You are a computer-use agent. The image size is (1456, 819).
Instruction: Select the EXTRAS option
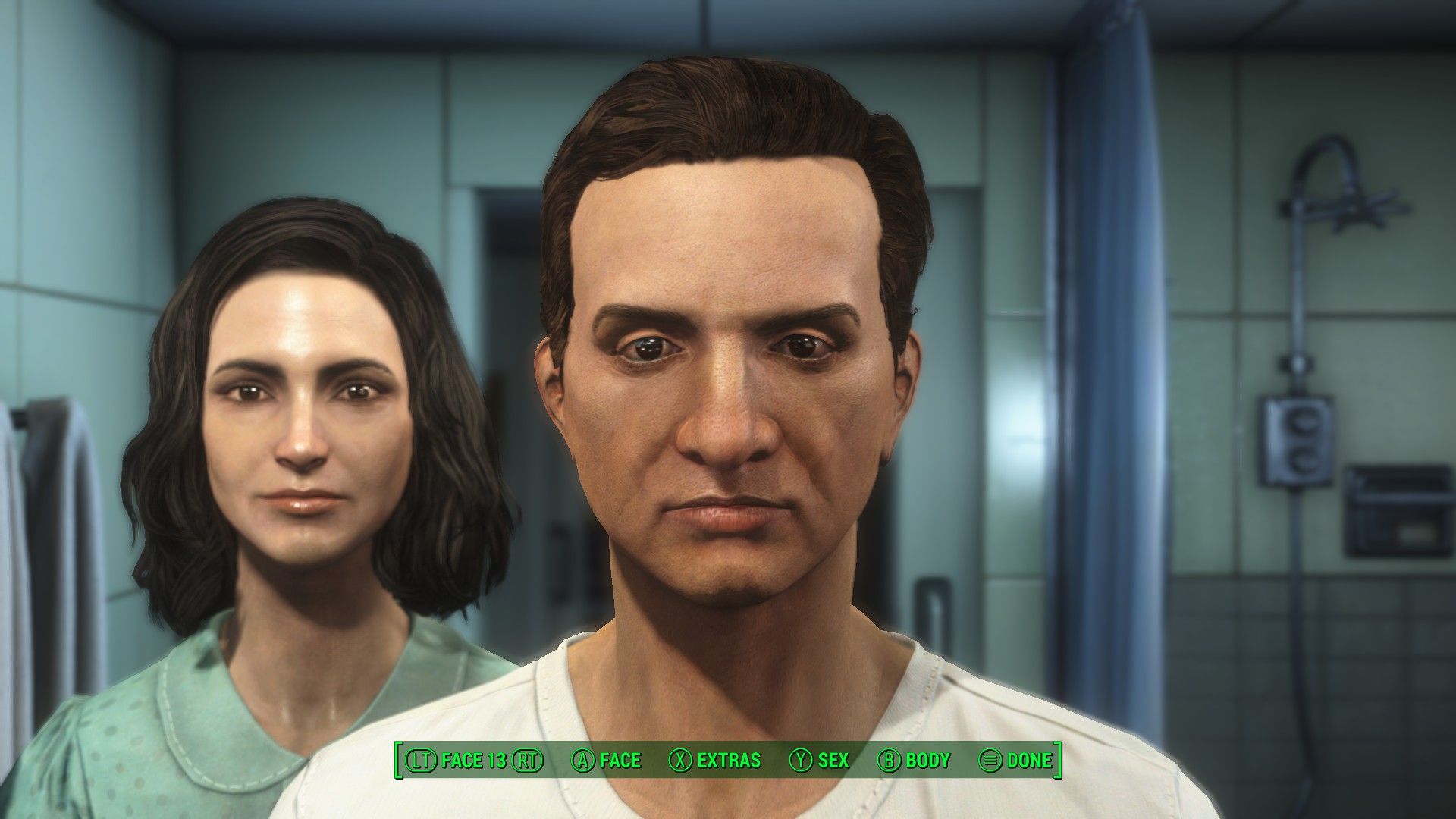coord(715,760)
